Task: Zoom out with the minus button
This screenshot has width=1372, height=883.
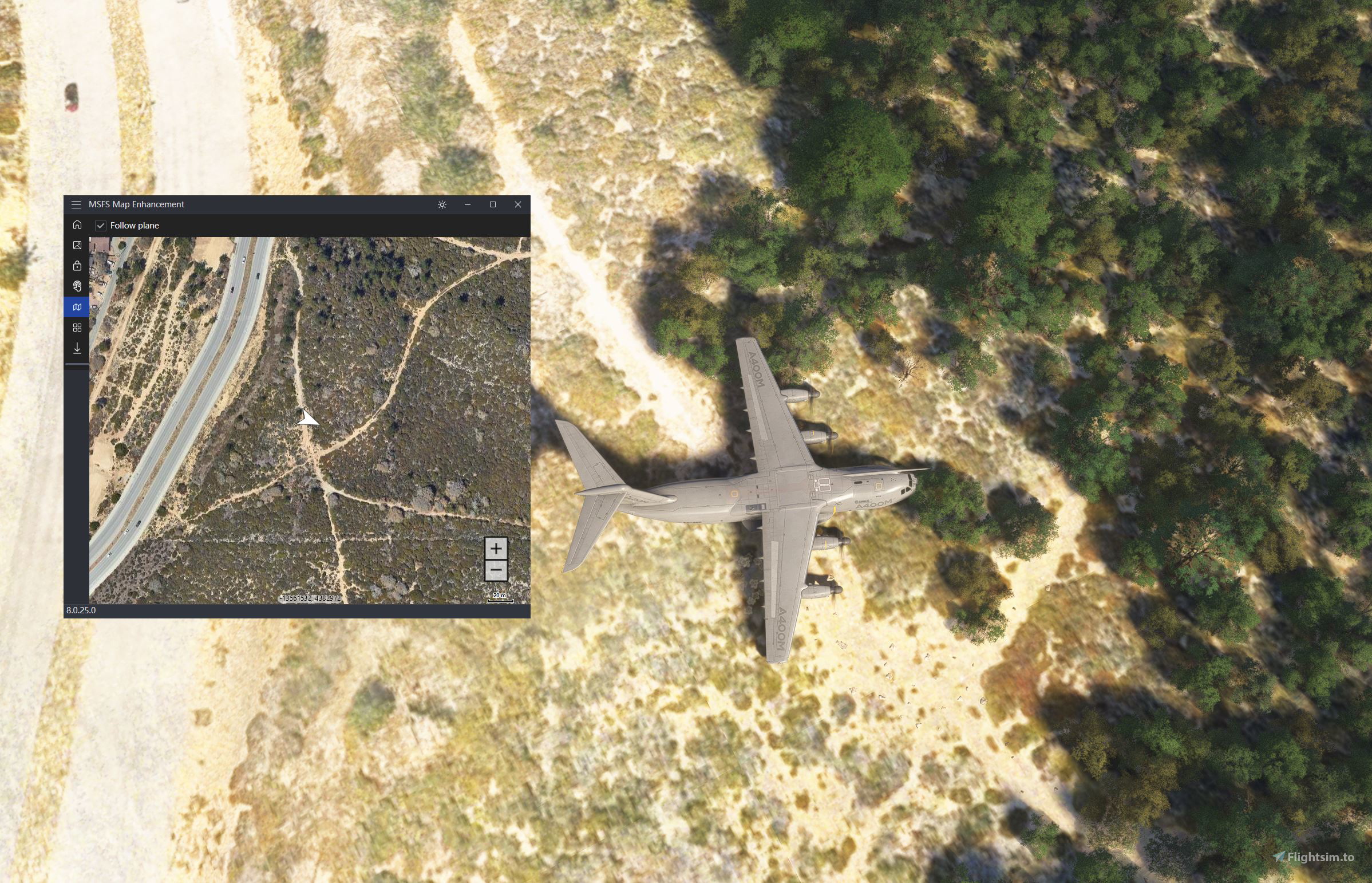Action: pos(496,569)
